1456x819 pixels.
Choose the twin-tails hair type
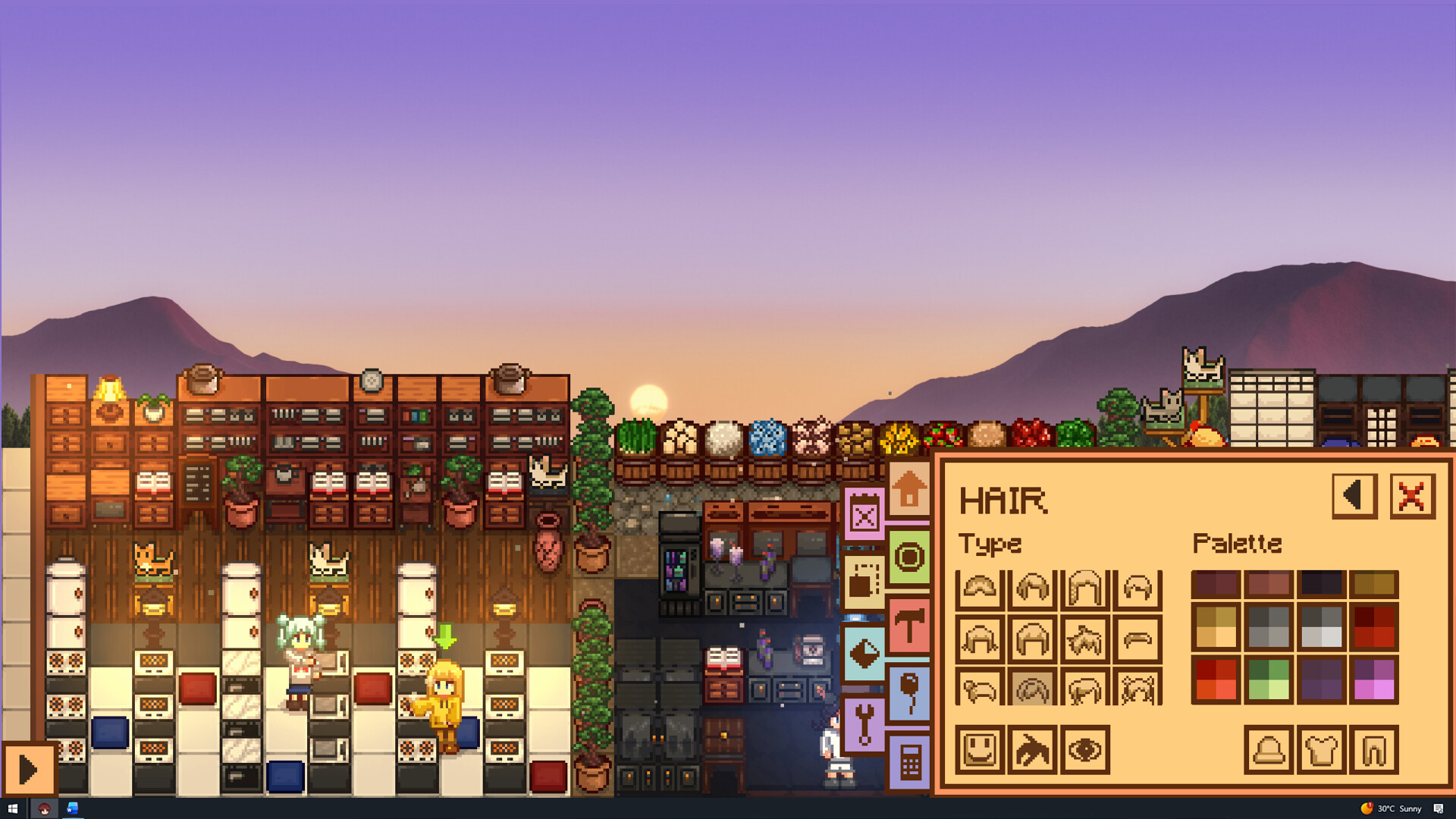[1137, 690]
